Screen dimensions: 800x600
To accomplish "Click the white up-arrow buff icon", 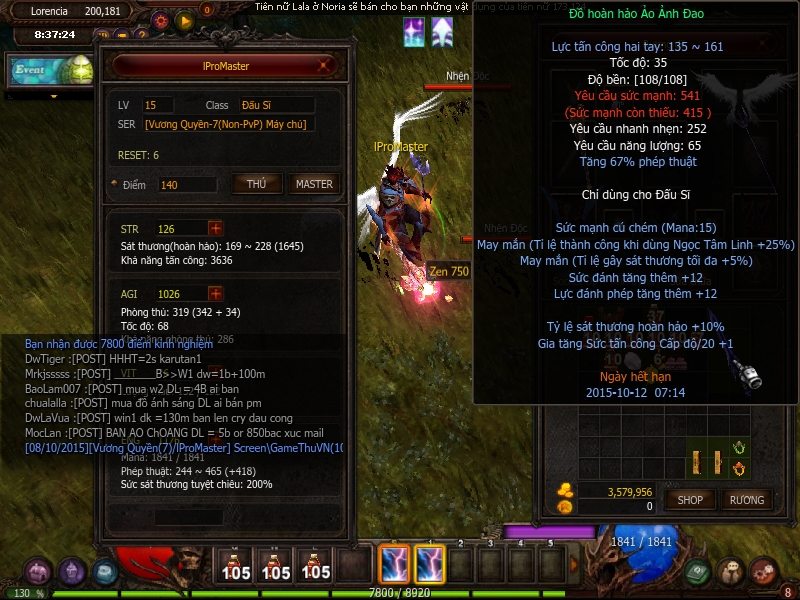I will 441,32.
